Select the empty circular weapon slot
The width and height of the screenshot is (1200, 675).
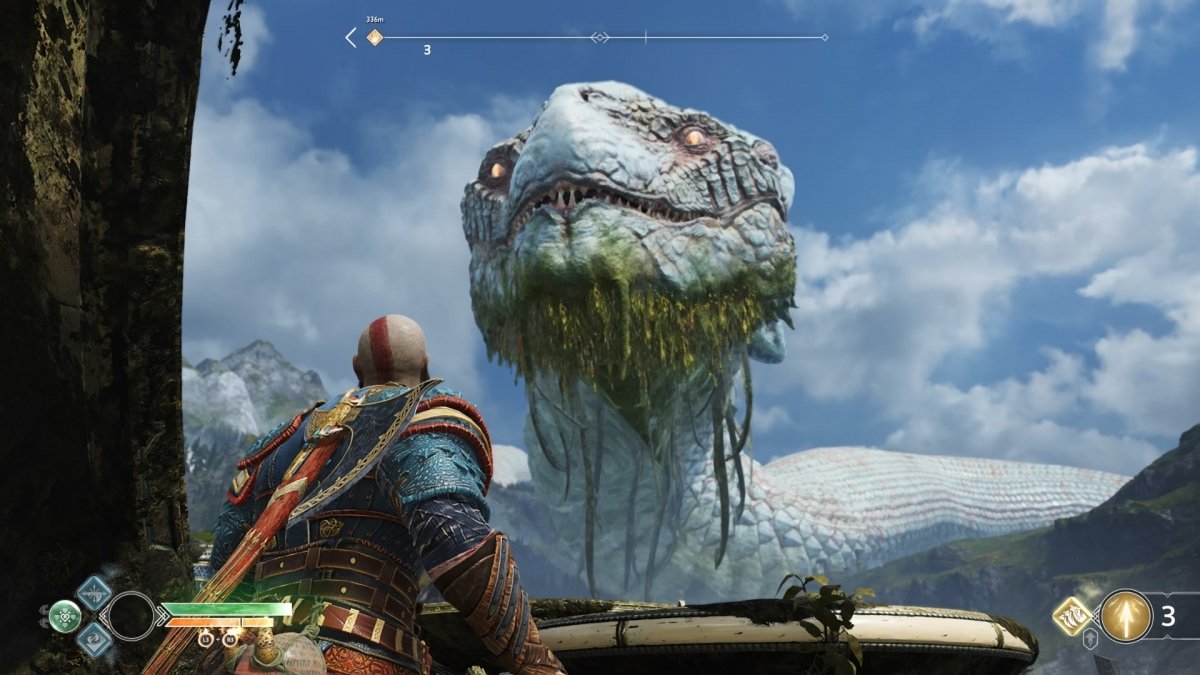pyautogui.click(x=132, y=616)
